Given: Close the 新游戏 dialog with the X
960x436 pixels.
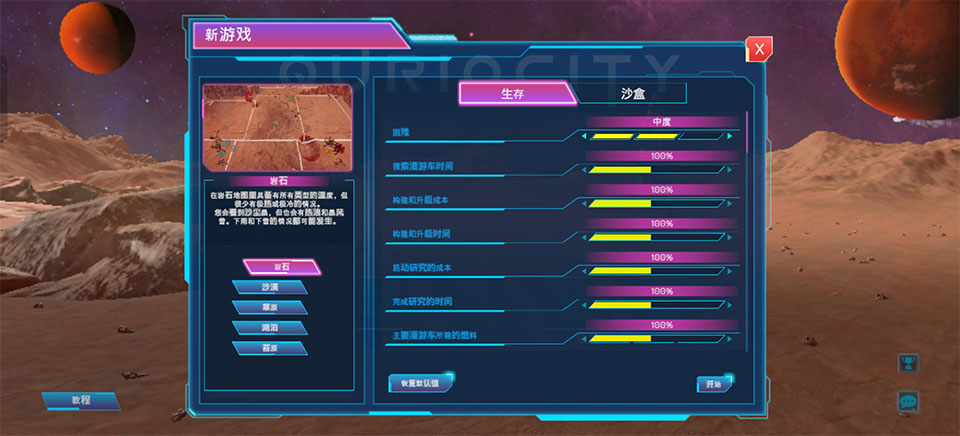Looking at the screenshot, I should pos(760,48).
